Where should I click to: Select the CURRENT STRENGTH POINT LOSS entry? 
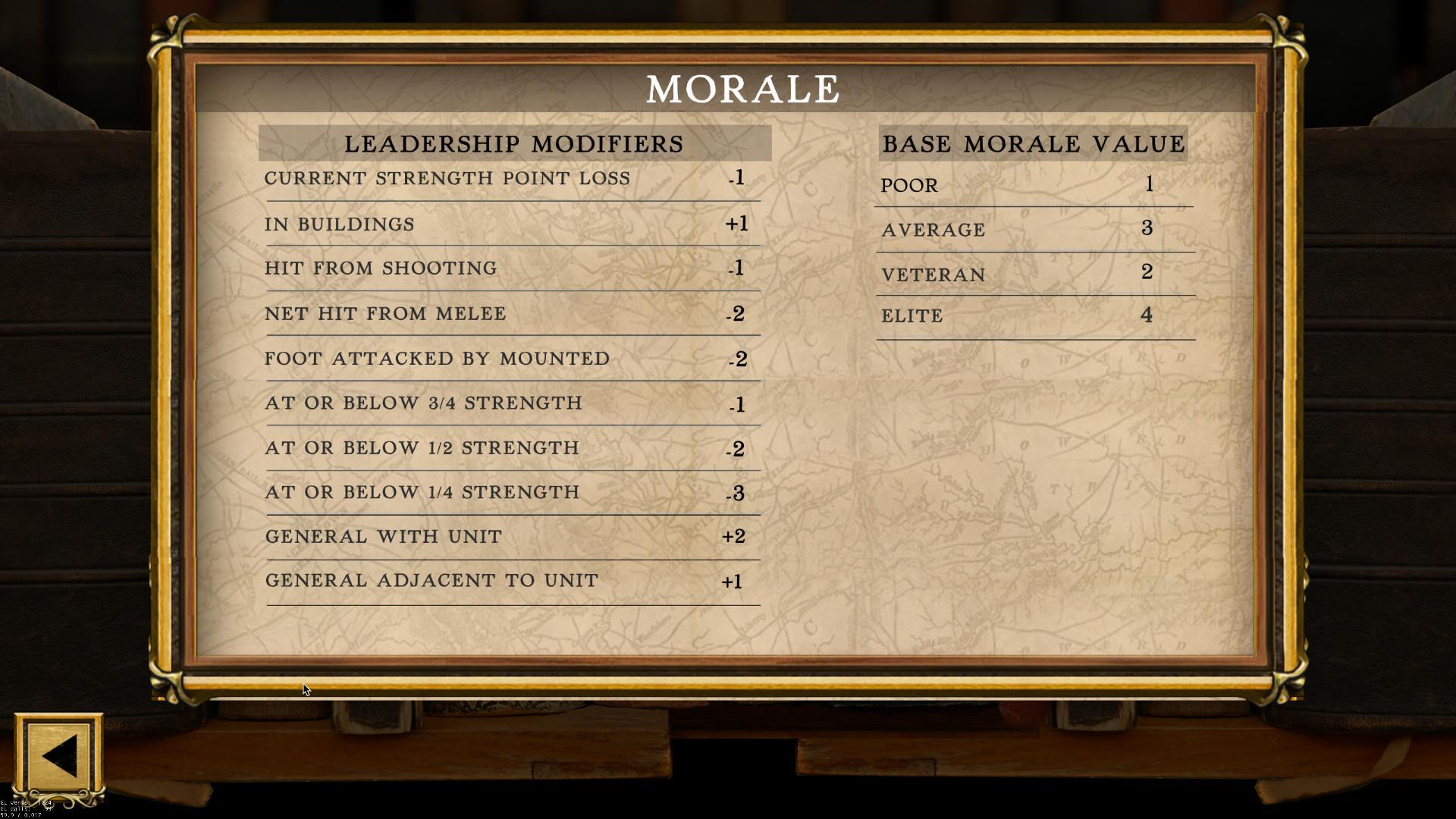[447, 179]
